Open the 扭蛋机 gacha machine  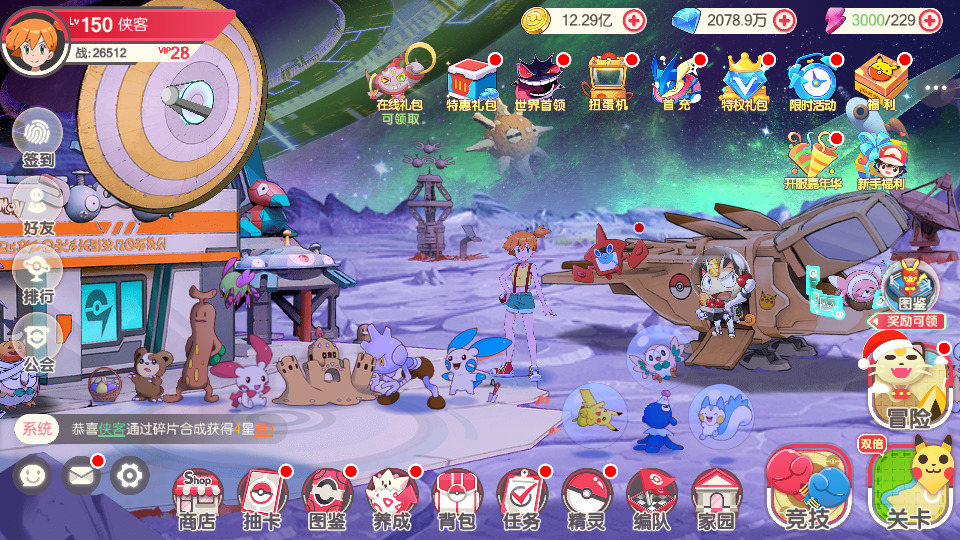pos(607,80)
